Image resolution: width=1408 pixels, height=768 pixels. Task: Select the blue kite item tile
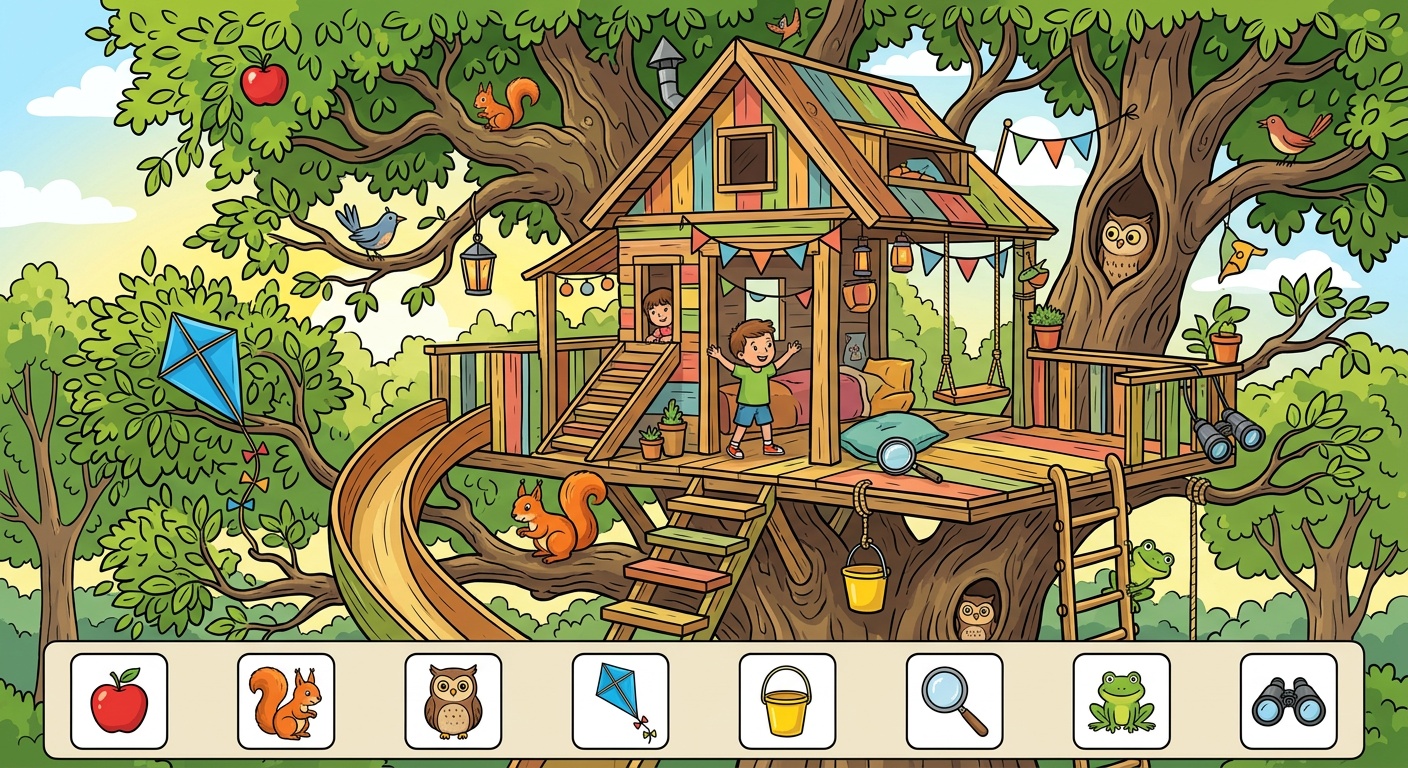[x=620, y=701]
